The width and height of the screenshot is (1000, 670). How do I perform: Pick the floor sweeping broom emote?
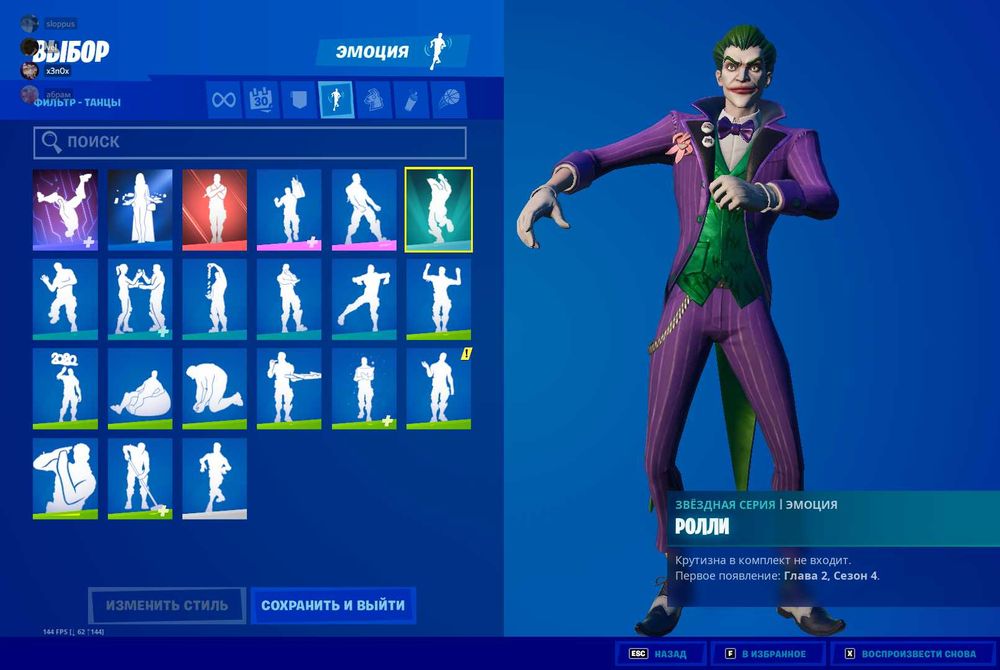[140, 478]
